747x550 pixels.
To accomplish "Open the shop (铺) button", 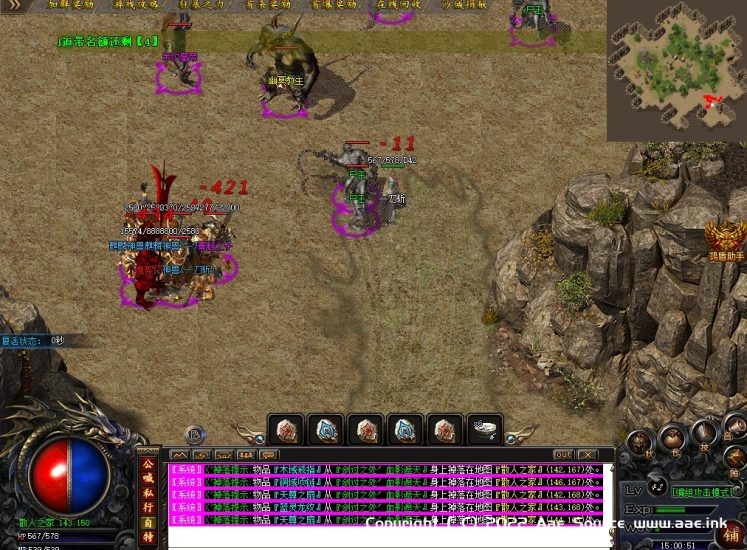I will 732,531.
